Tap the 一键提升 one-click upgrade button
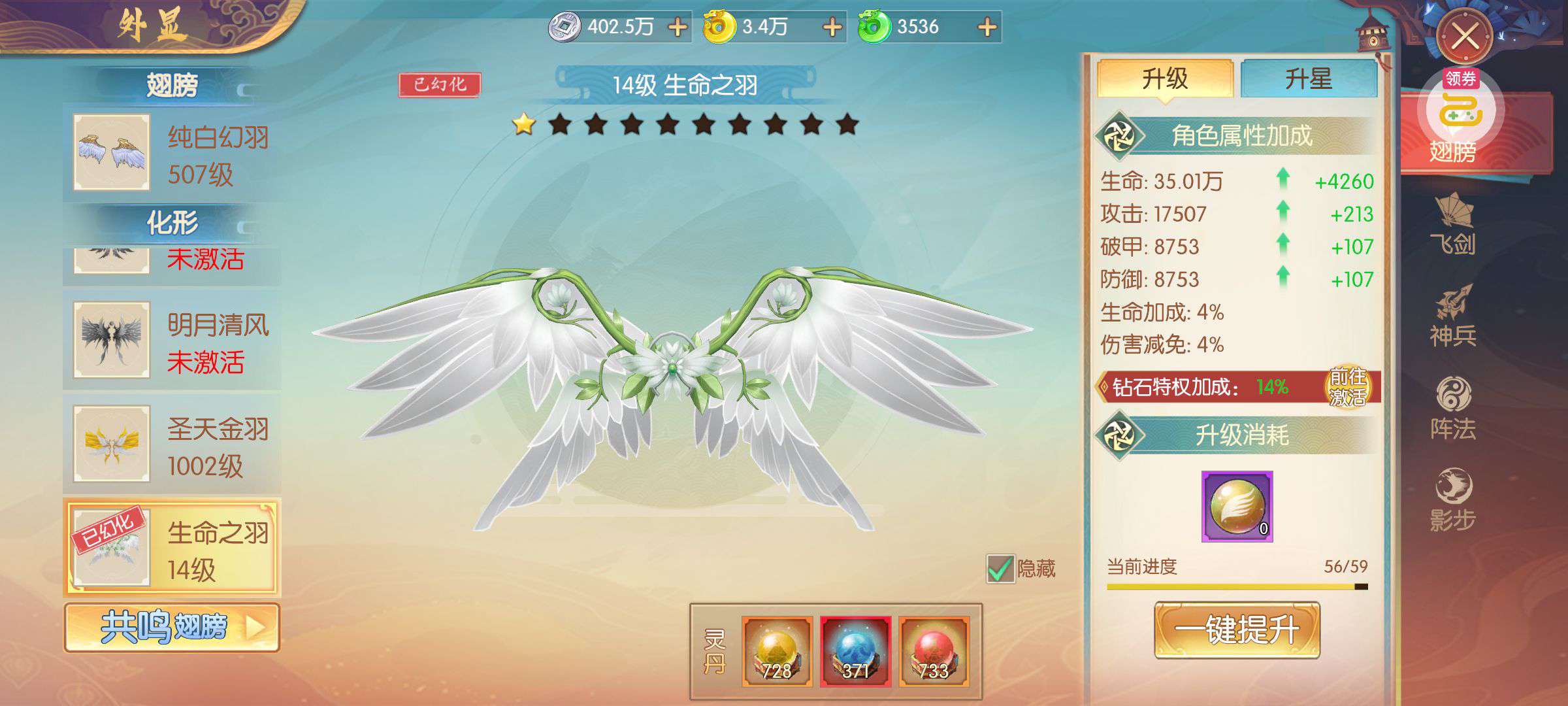The image size is (1568, 706). coord(1237,630)
